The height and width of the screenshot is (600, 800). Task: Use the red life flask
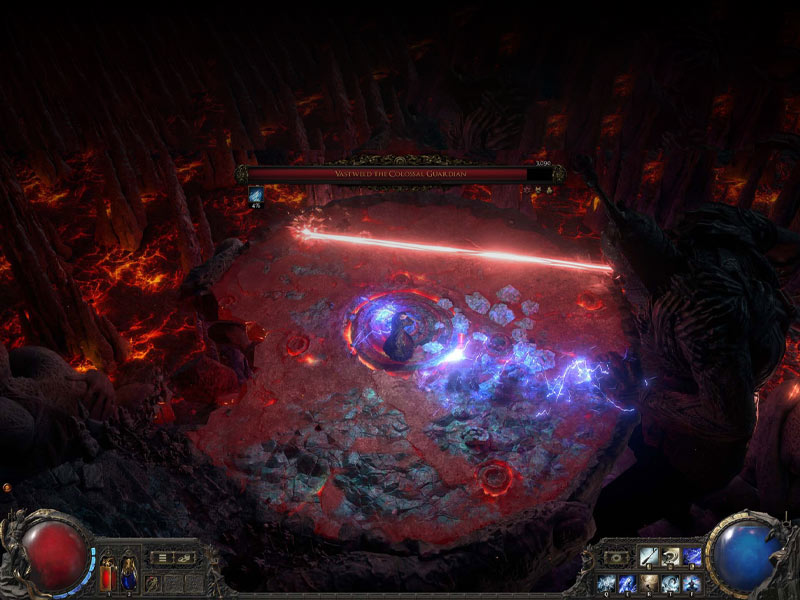tap(108, 575)
